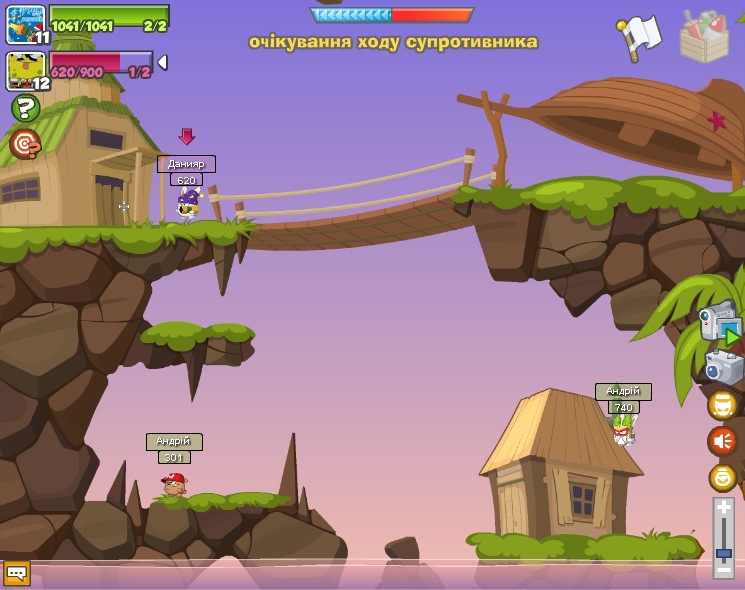
Task: Click the white arrow beside the pink health bar
Action: pyautogui.click(x=162, y=62)
